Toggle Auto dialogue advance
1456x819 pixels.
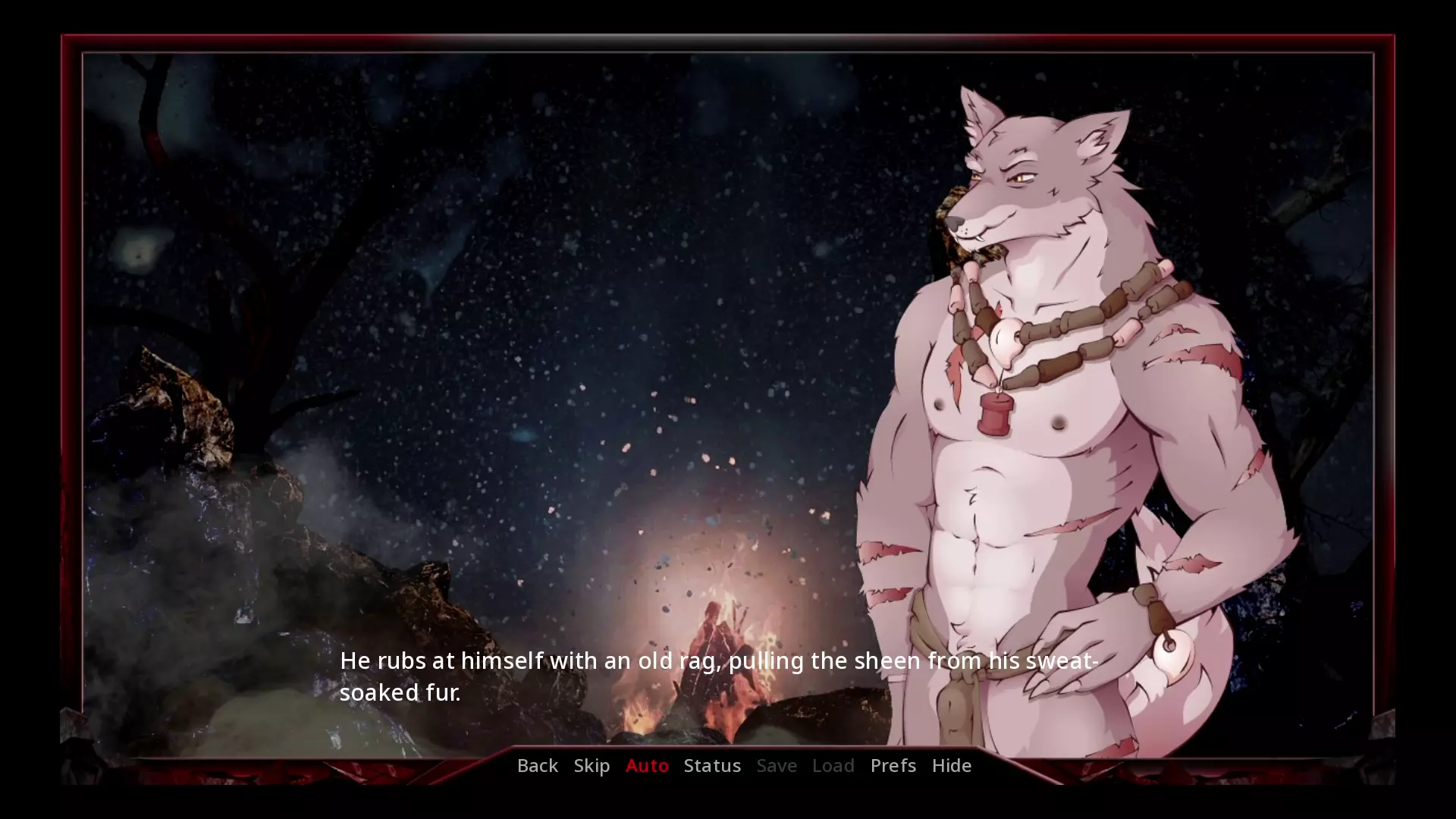coord(647,766)
